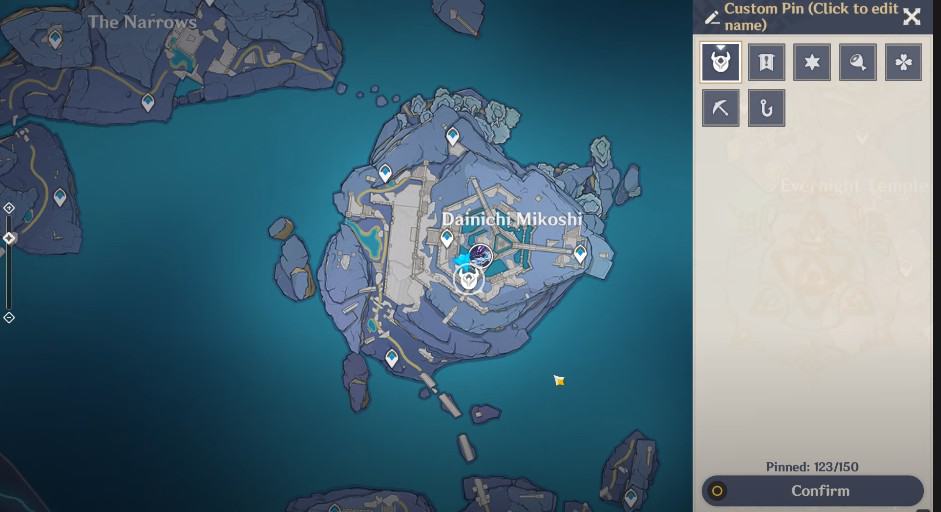Choose the exclamation banner pin icon
Viewport: 941px width, 512px height.
(x=766, y=62)
